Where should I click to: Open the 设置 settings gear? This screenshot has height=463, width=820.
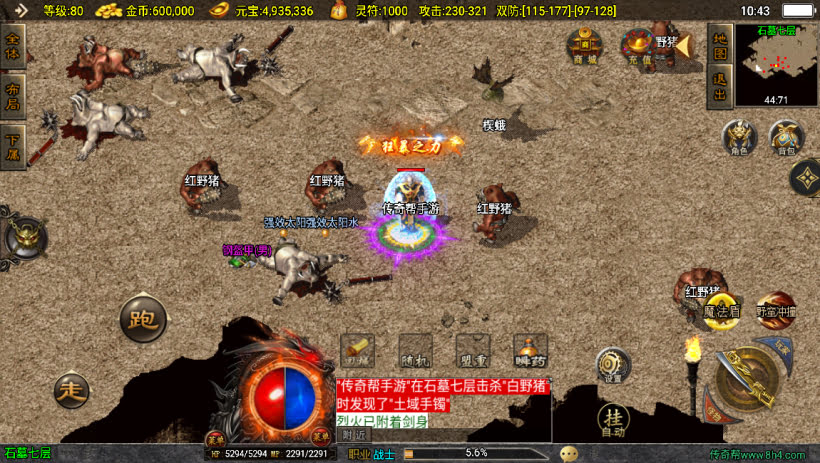pyautogui.click(x=613, y=365)
